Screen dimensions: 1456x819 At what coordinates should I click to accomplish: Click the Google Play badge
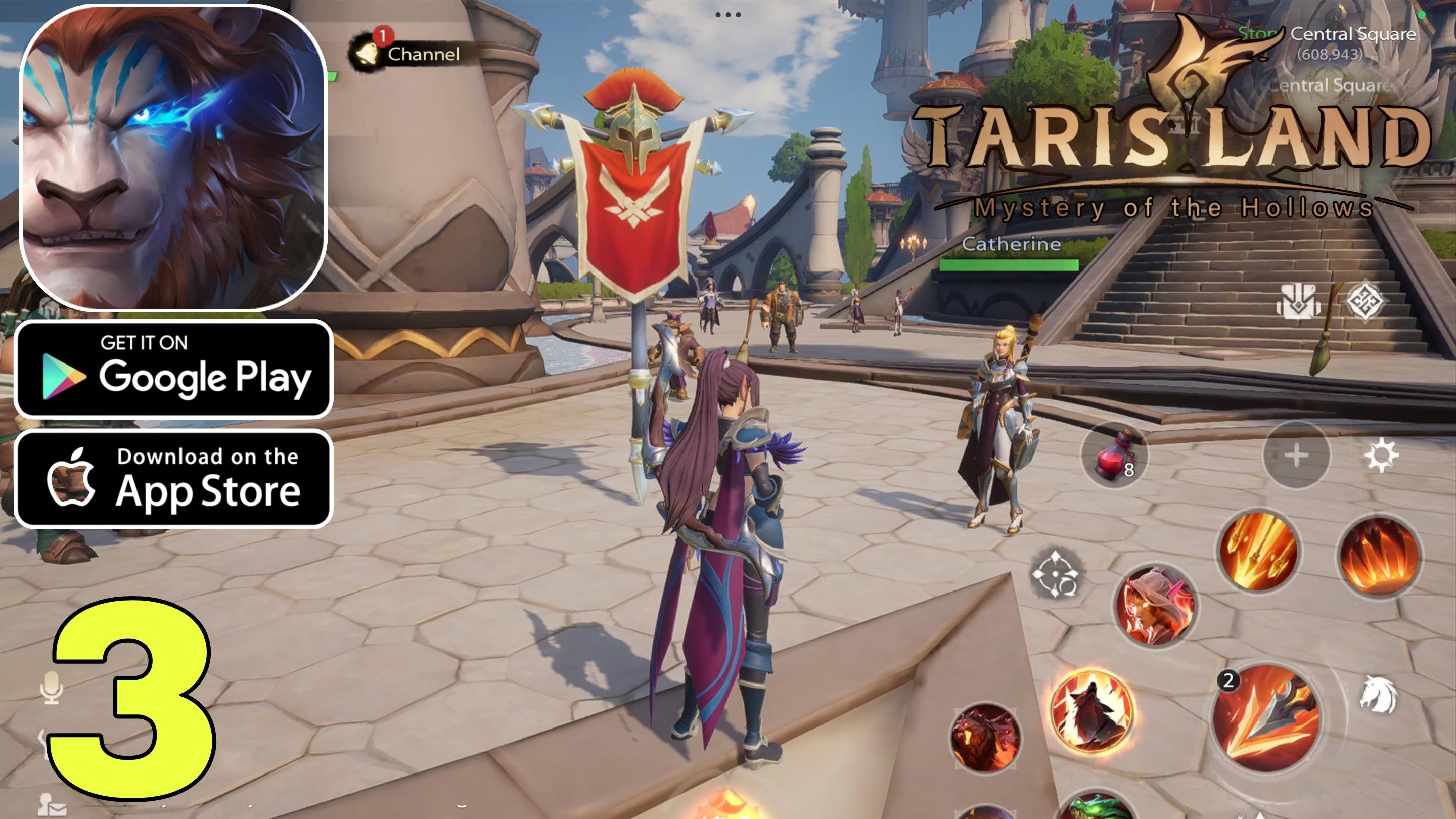tap(173, 369)
